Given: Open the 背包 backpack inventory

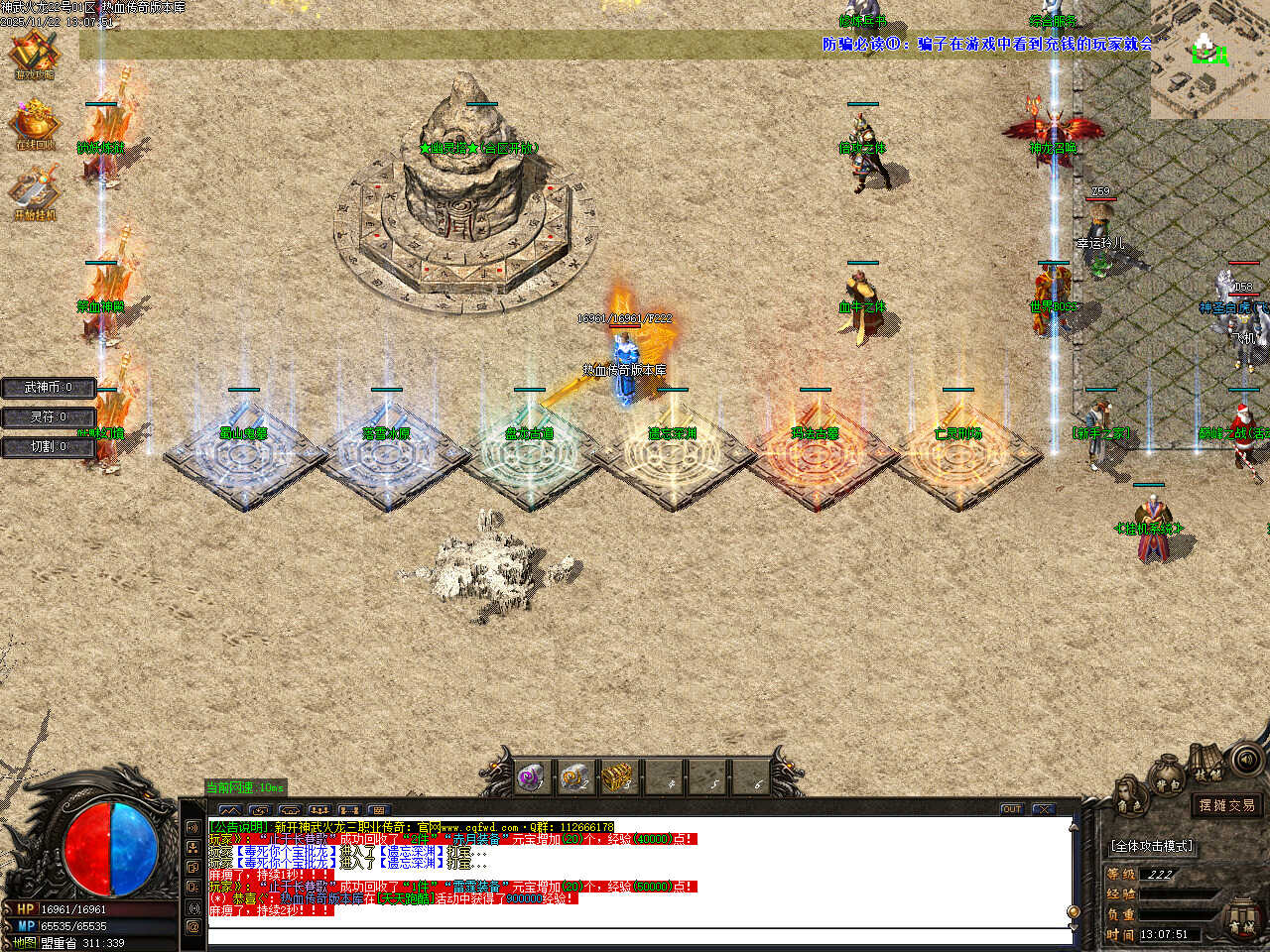Looking at the screenshot, I should tap(1168, 777).
